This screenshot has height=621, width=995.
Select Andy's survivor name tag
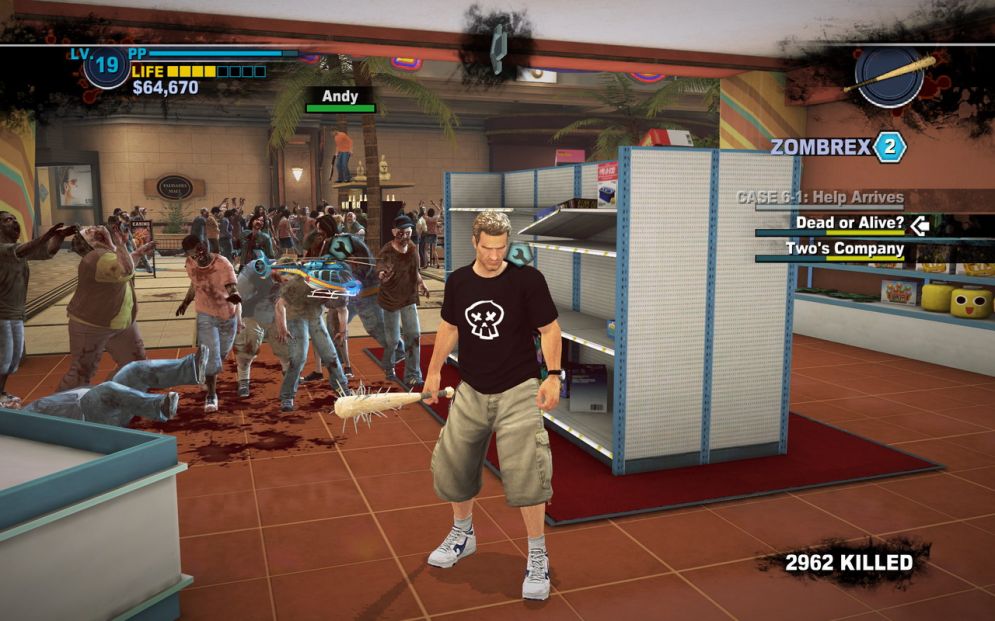click(x=340, y=97)
